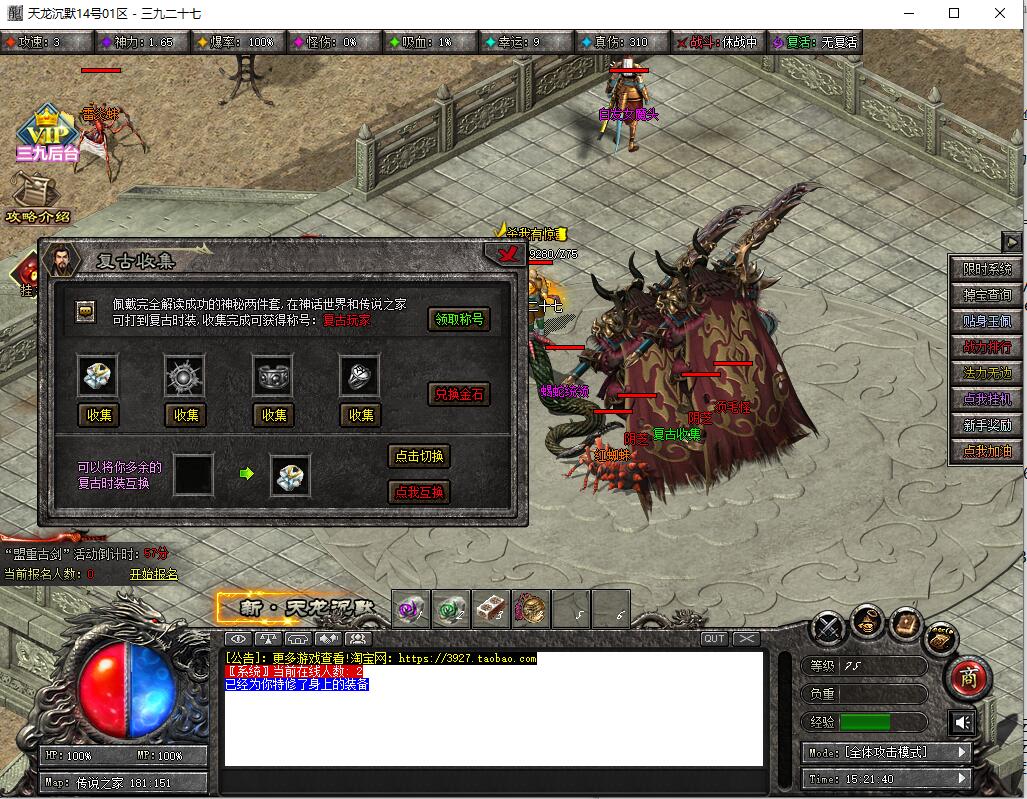Claim 新手奖励 newbie rewards

987,425
